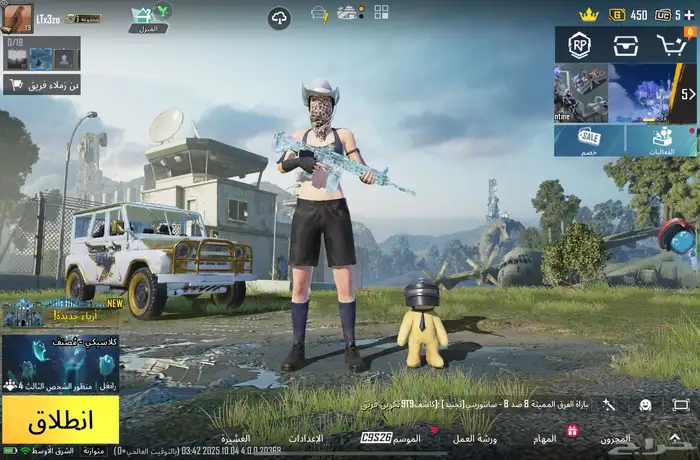Open the الفعاليات events panel
The width and height of the screenshot is (700, 460).
tap(662, 139)
